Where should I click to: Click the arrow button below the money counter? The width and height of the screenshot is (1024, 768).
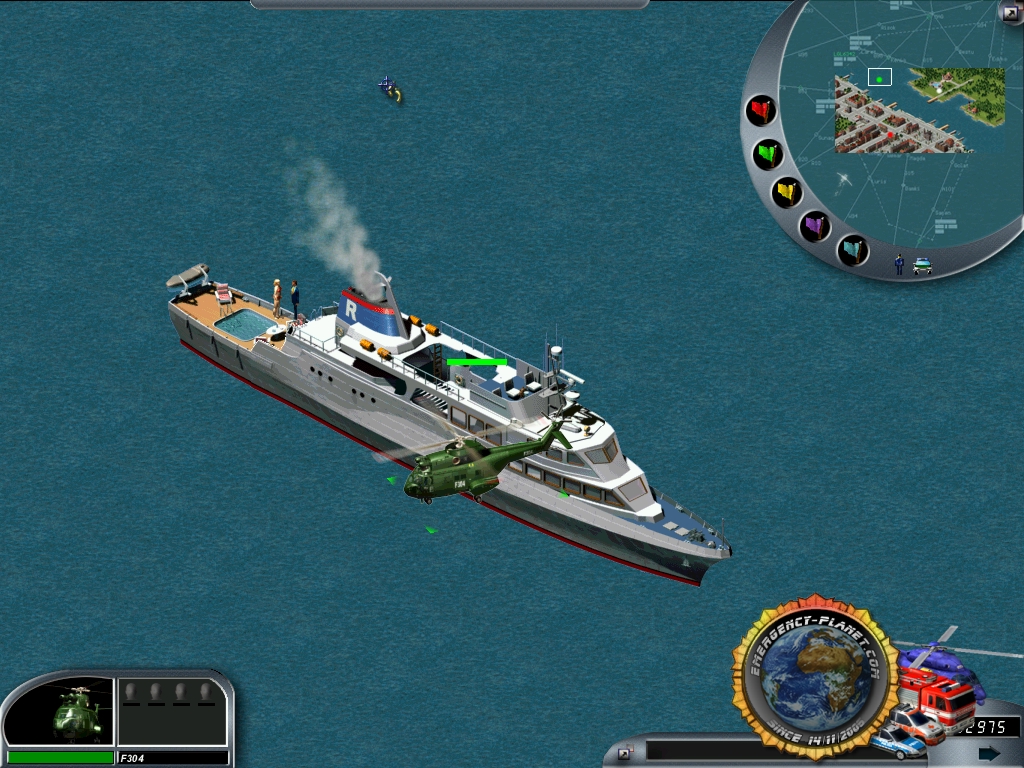(988, 753)
